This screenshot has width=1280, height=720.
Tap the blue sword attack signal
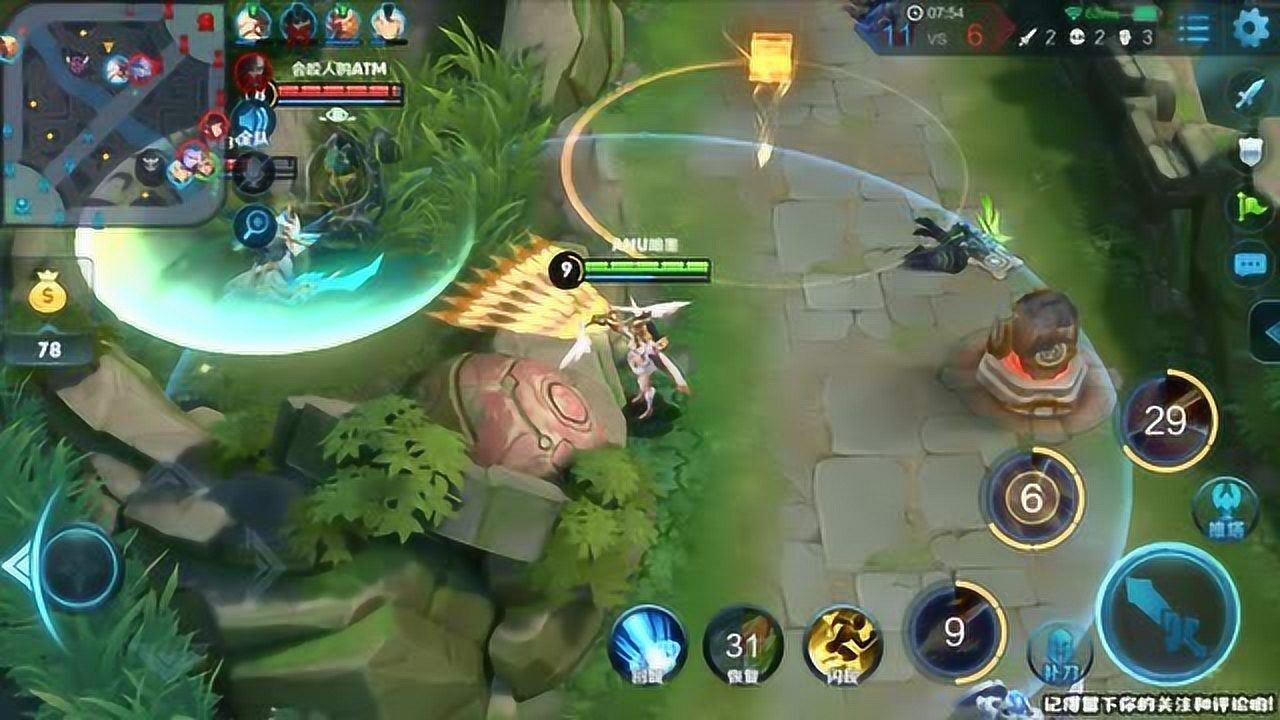[1250, 96]
